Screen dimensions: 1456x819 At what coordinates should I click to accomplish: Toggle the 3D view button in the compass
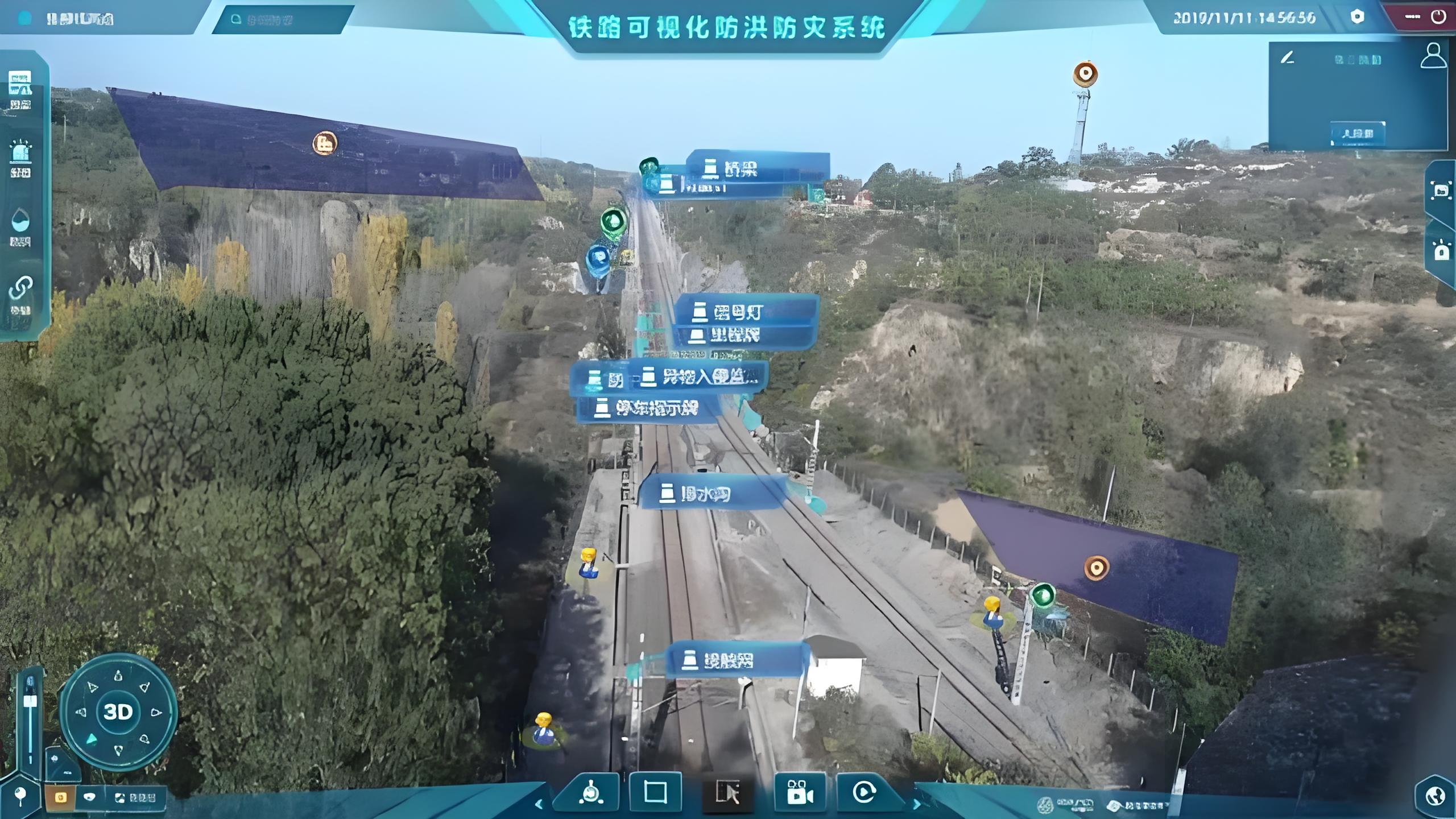118,712
